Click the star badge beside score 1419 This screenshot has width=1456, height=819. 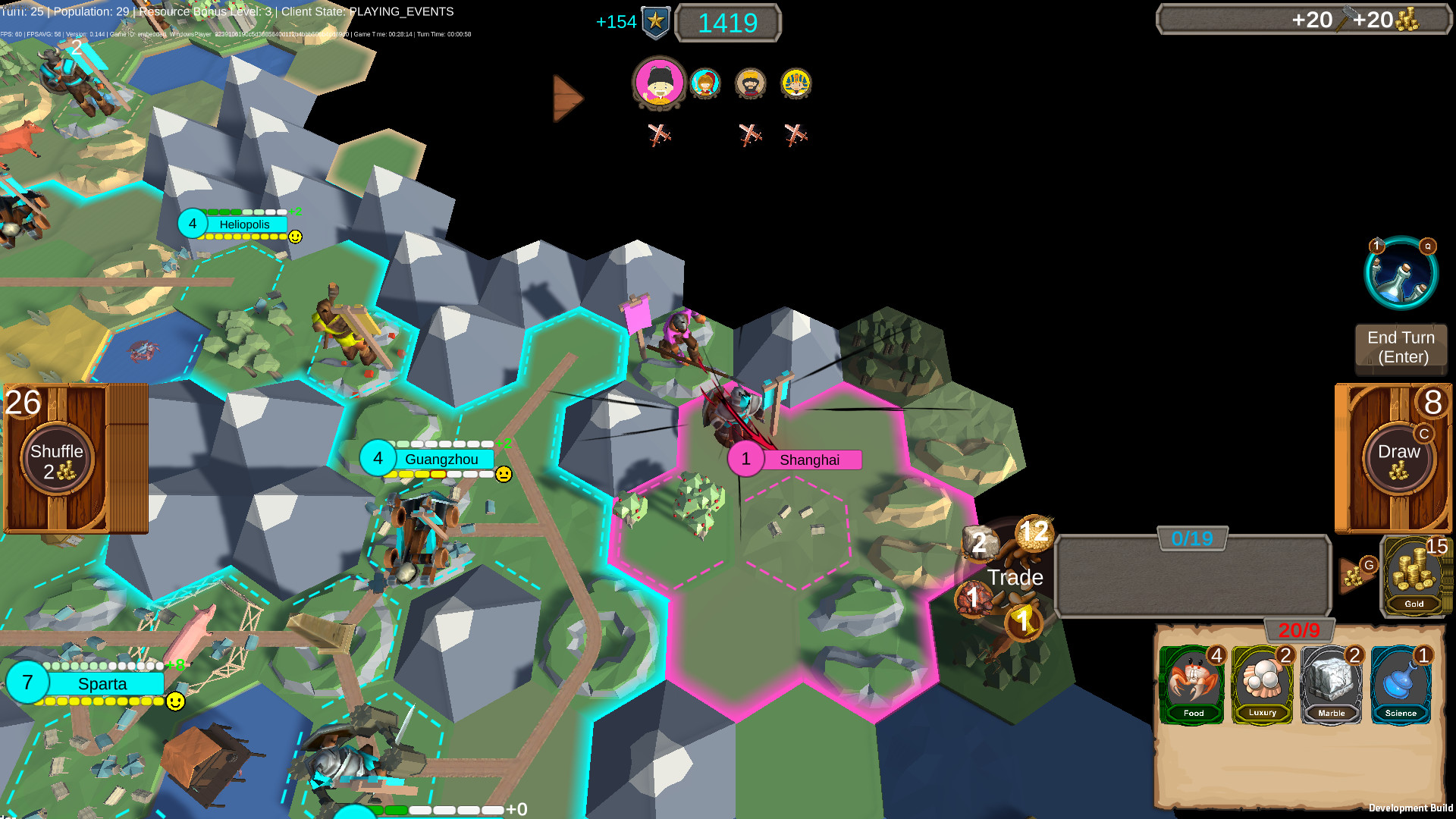(657, 22)
